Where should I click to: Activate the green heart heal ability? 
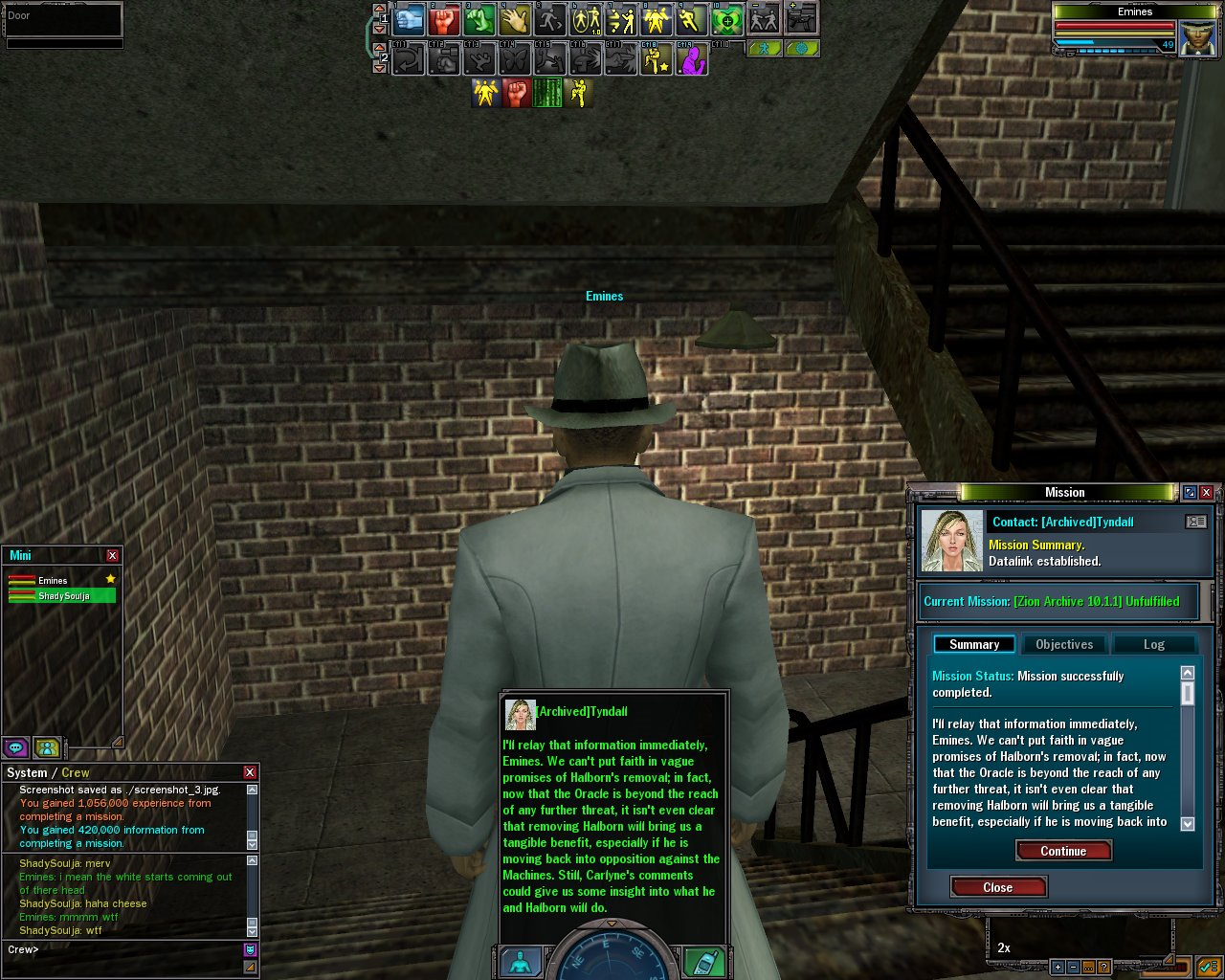[x=727, y=19]
